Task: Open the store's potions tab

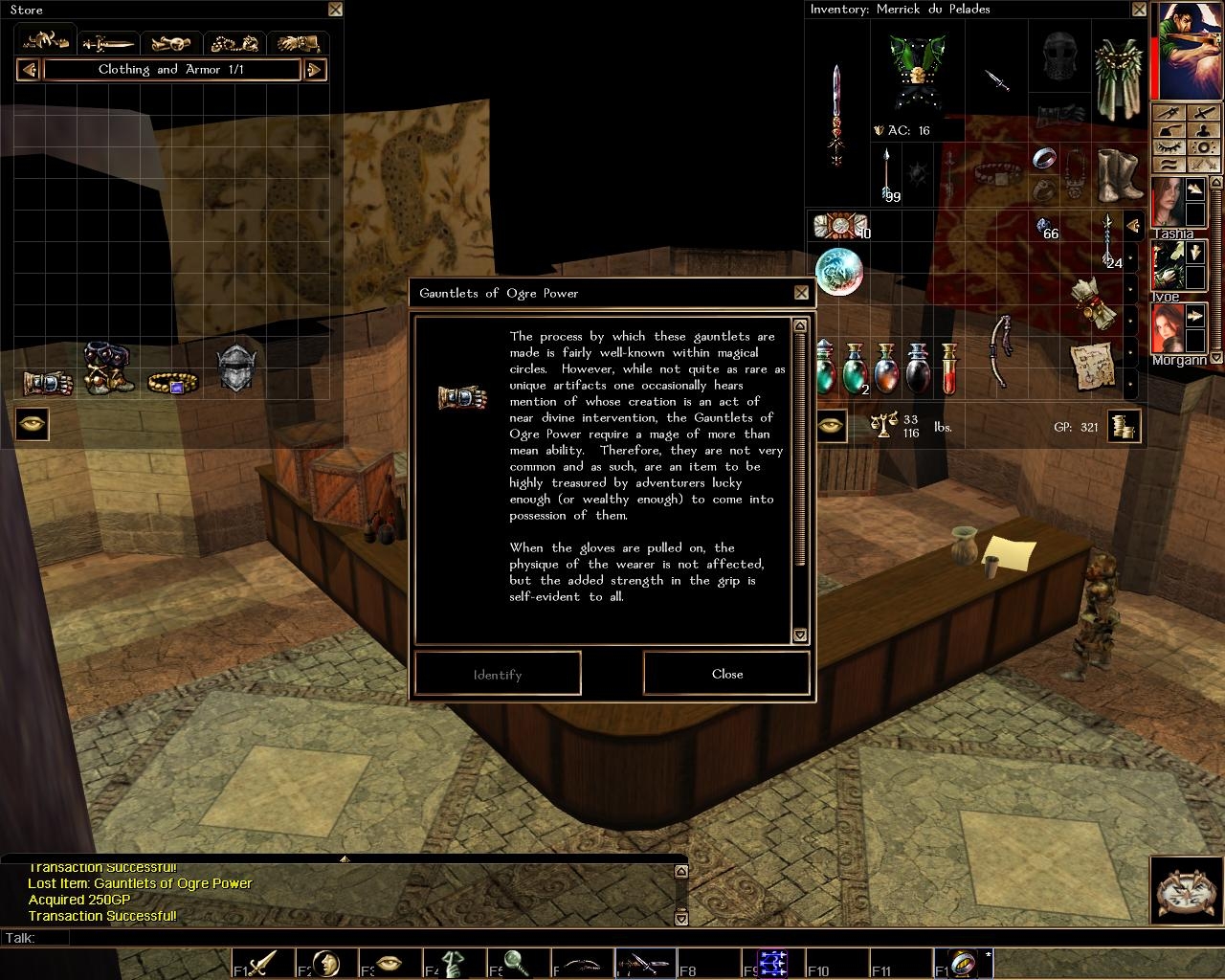Action: [x=171, y=43]
